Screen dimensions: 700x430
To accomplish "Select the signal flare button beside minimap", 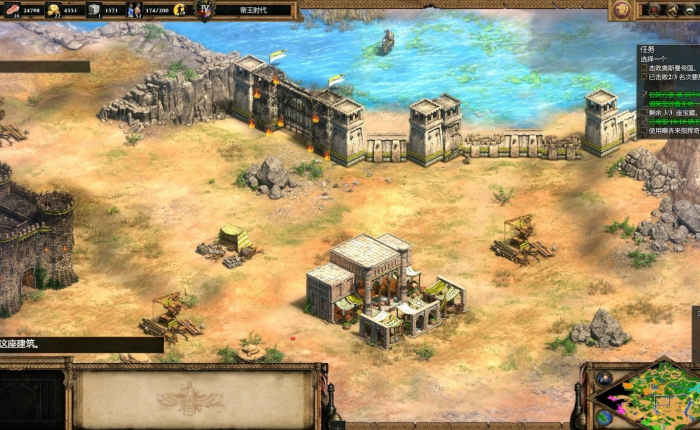I will pos(604,378).
